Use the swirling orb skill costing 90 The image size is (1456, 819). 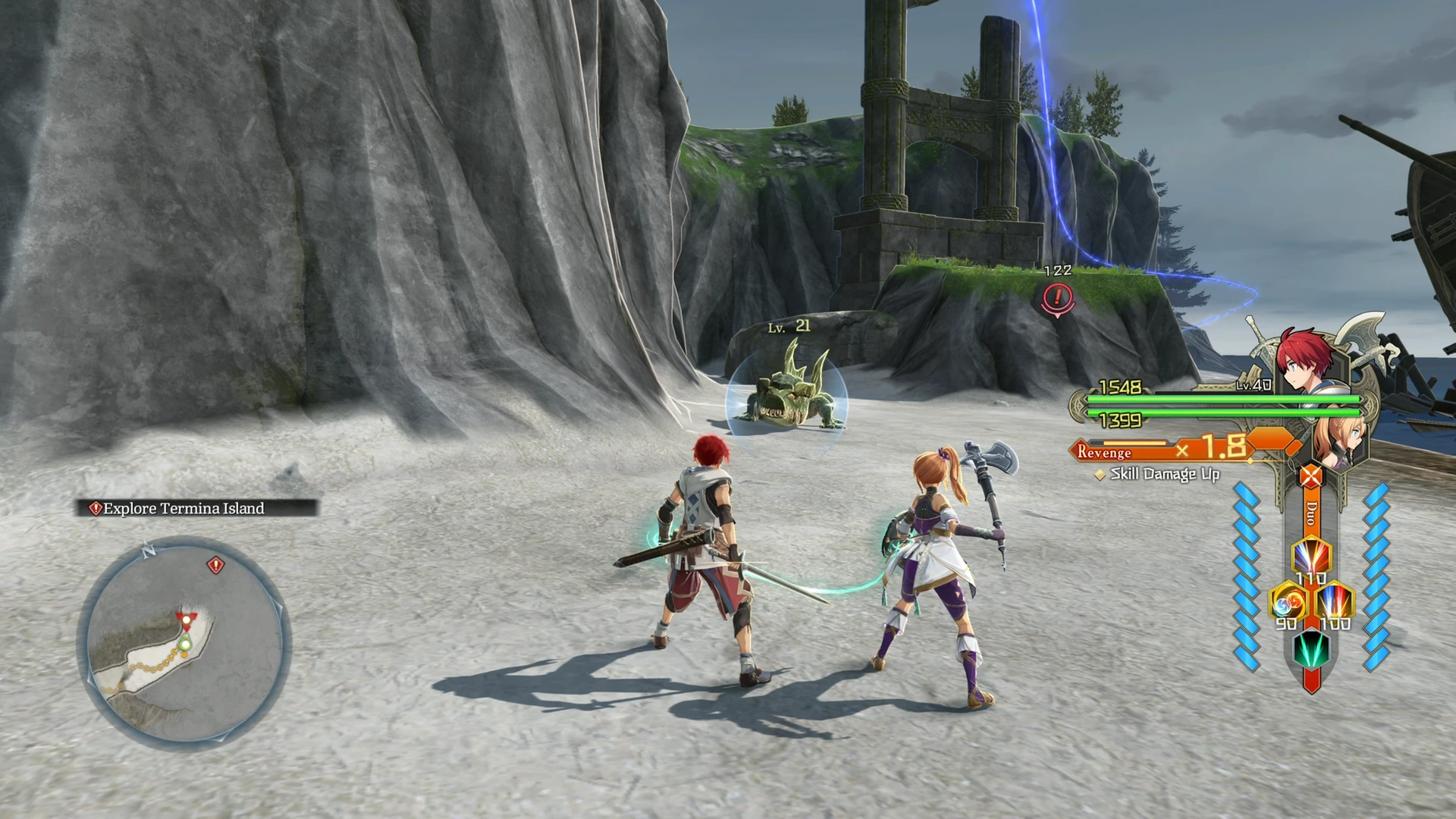1288,602
